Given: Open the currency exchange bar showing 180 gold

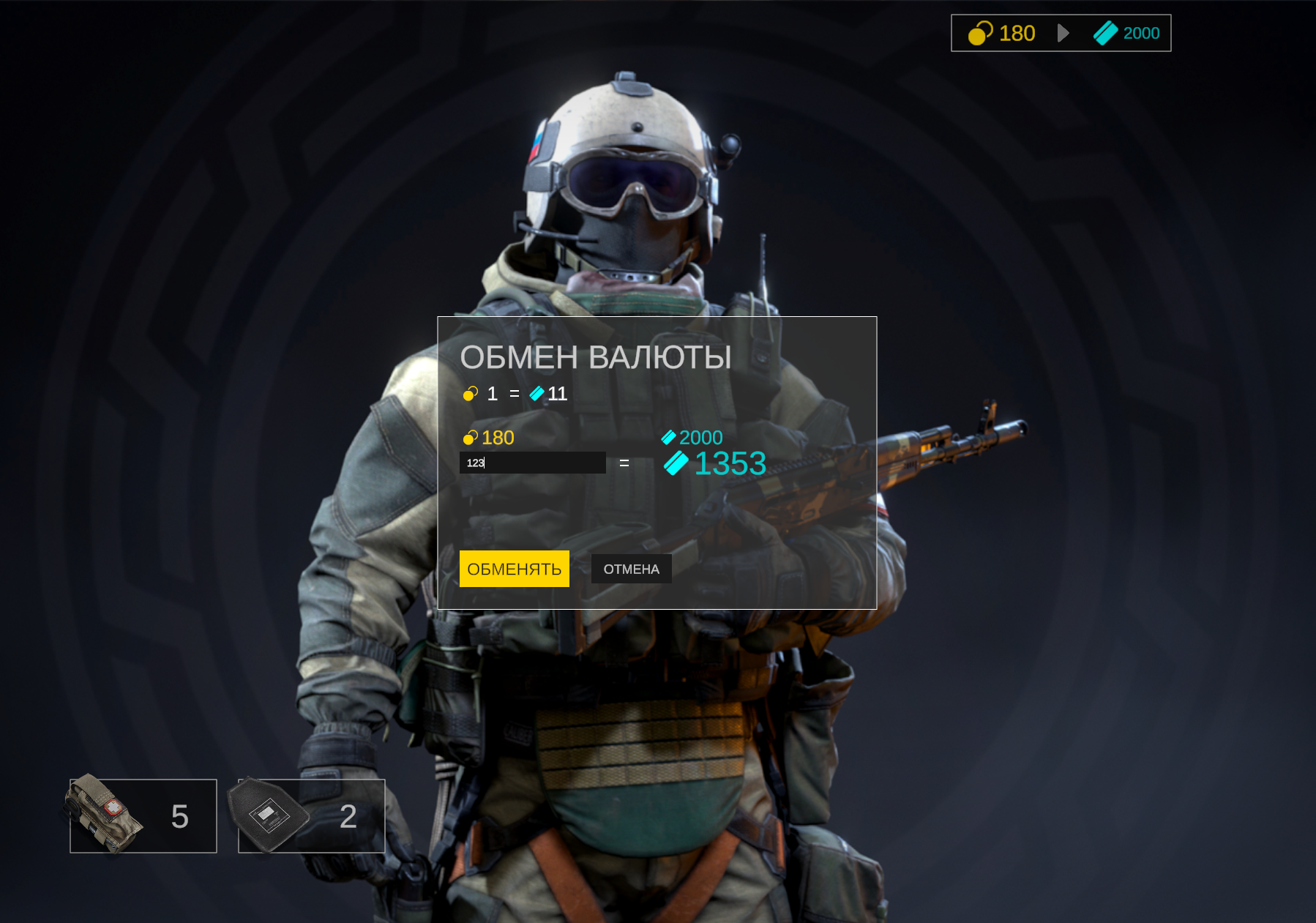Looking at the screenshot, I should tap(1061, 33).
